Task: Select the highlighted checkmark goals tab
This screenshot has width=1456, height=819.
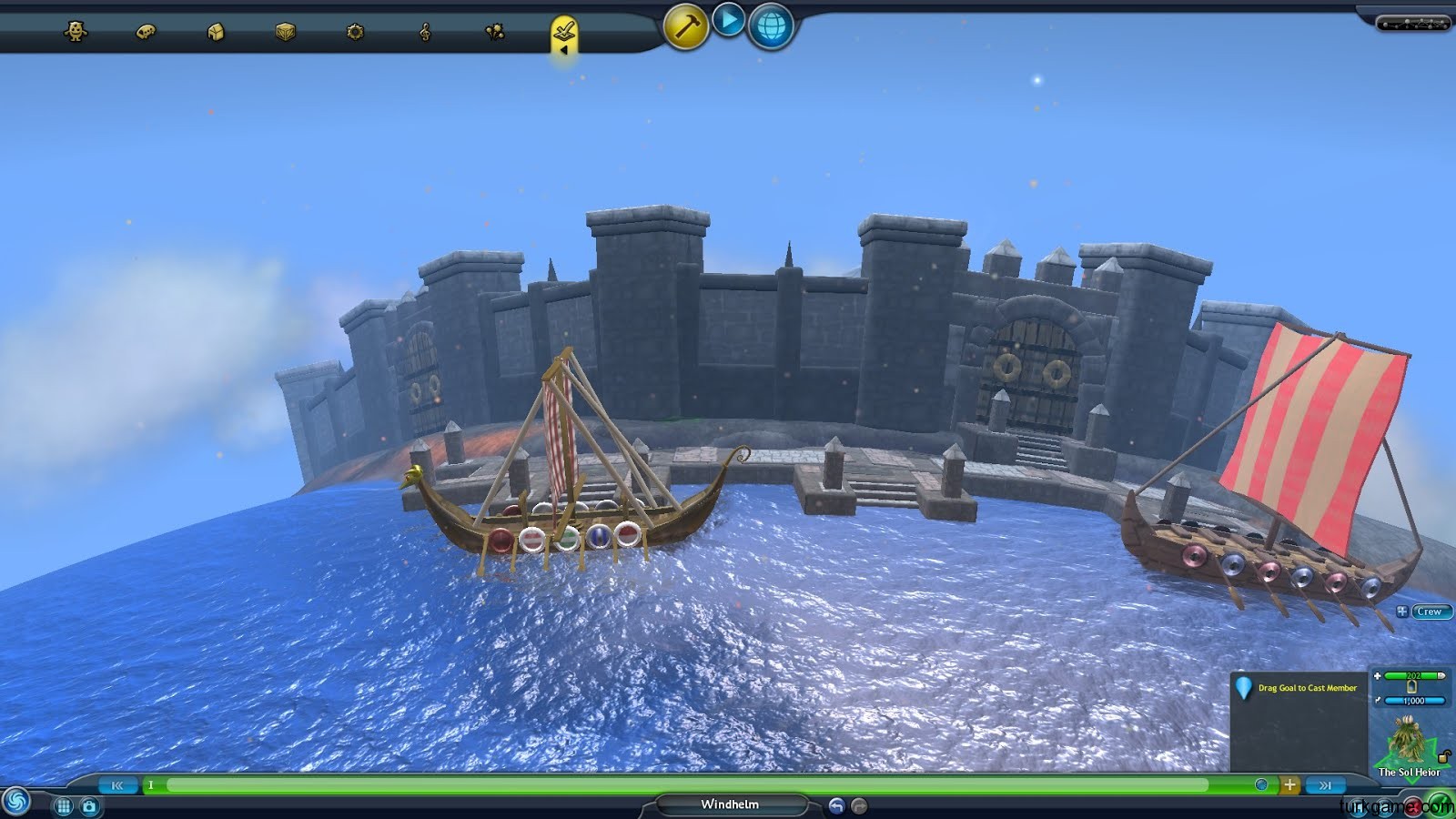Action: (x=564, y=32)
